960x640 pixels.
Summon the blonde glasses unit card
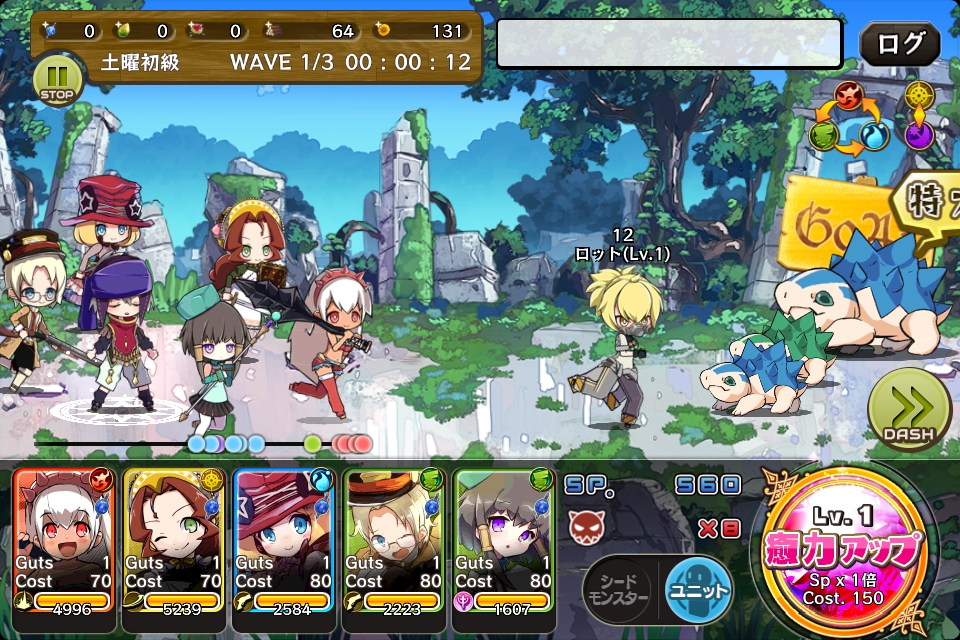point(394,538)
